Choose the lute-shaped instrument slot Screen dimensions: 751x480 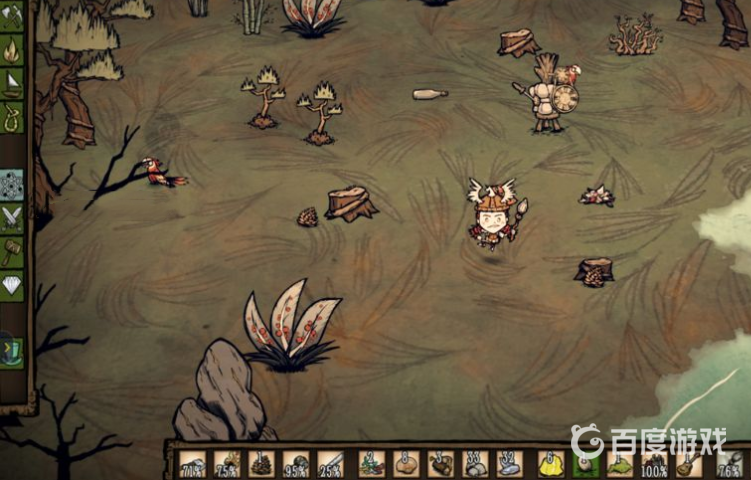pyautogui.click(x=688, y=464)
